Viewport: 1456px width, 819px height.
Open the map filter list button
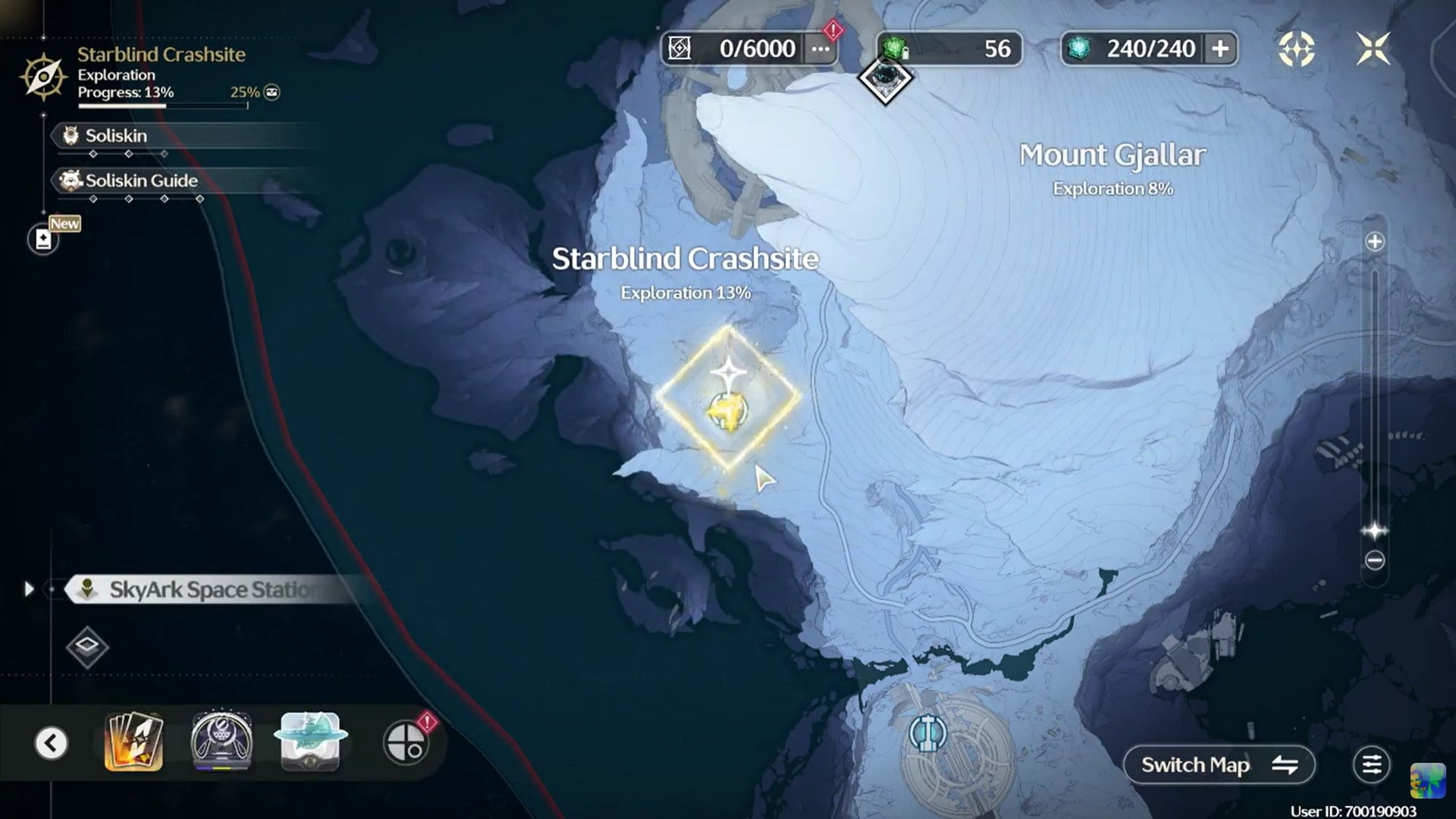click(x=1371, y=765)
